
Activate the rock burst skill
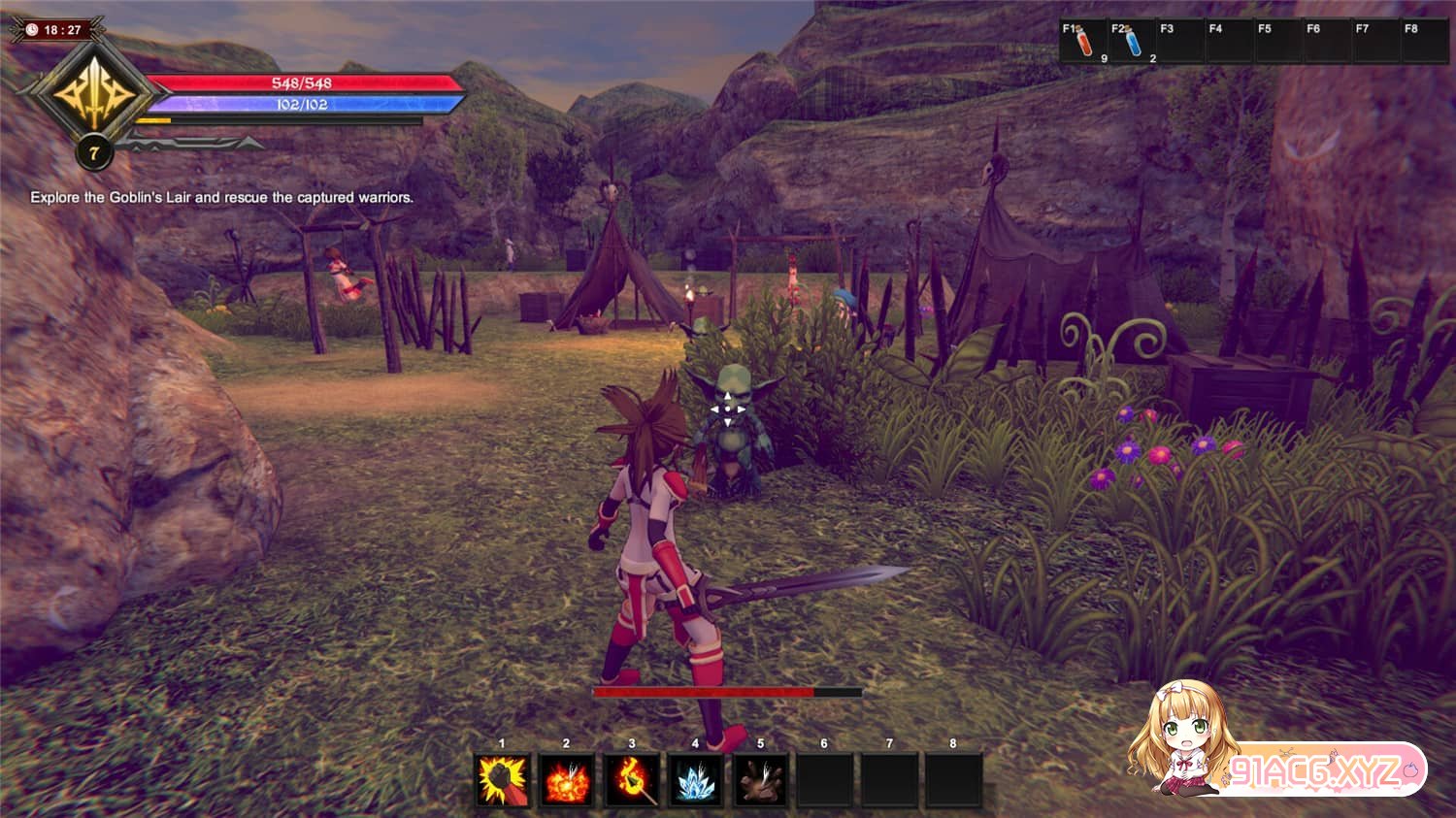[x=760, y=780]
